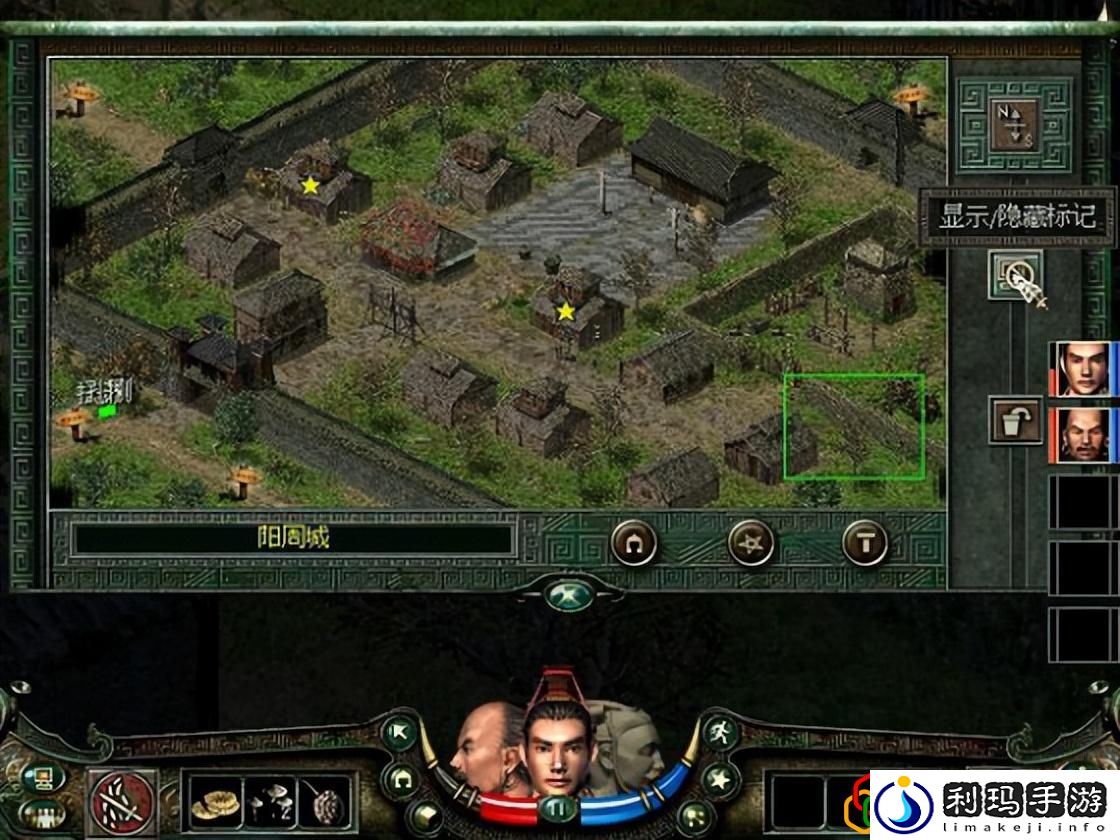Viewport: 1120px width, 840px height.
Task: Click the red crossed-out weapon icon
Action: pyautogui.click(x=123, y=801)
